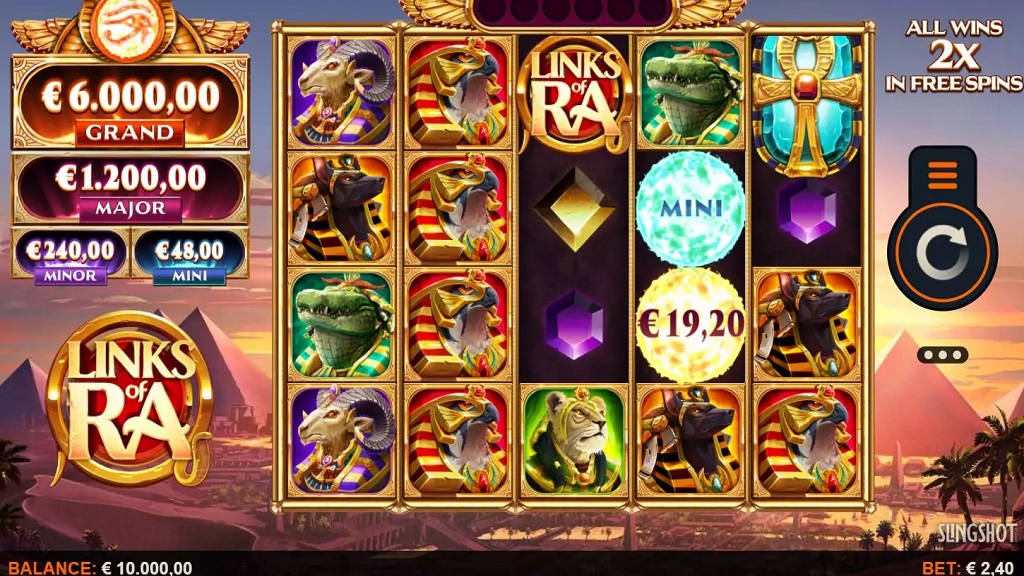Spin the reels with the circular arrow button
1024x576 pixels.
pyautogui.click(x=942, y=256)
